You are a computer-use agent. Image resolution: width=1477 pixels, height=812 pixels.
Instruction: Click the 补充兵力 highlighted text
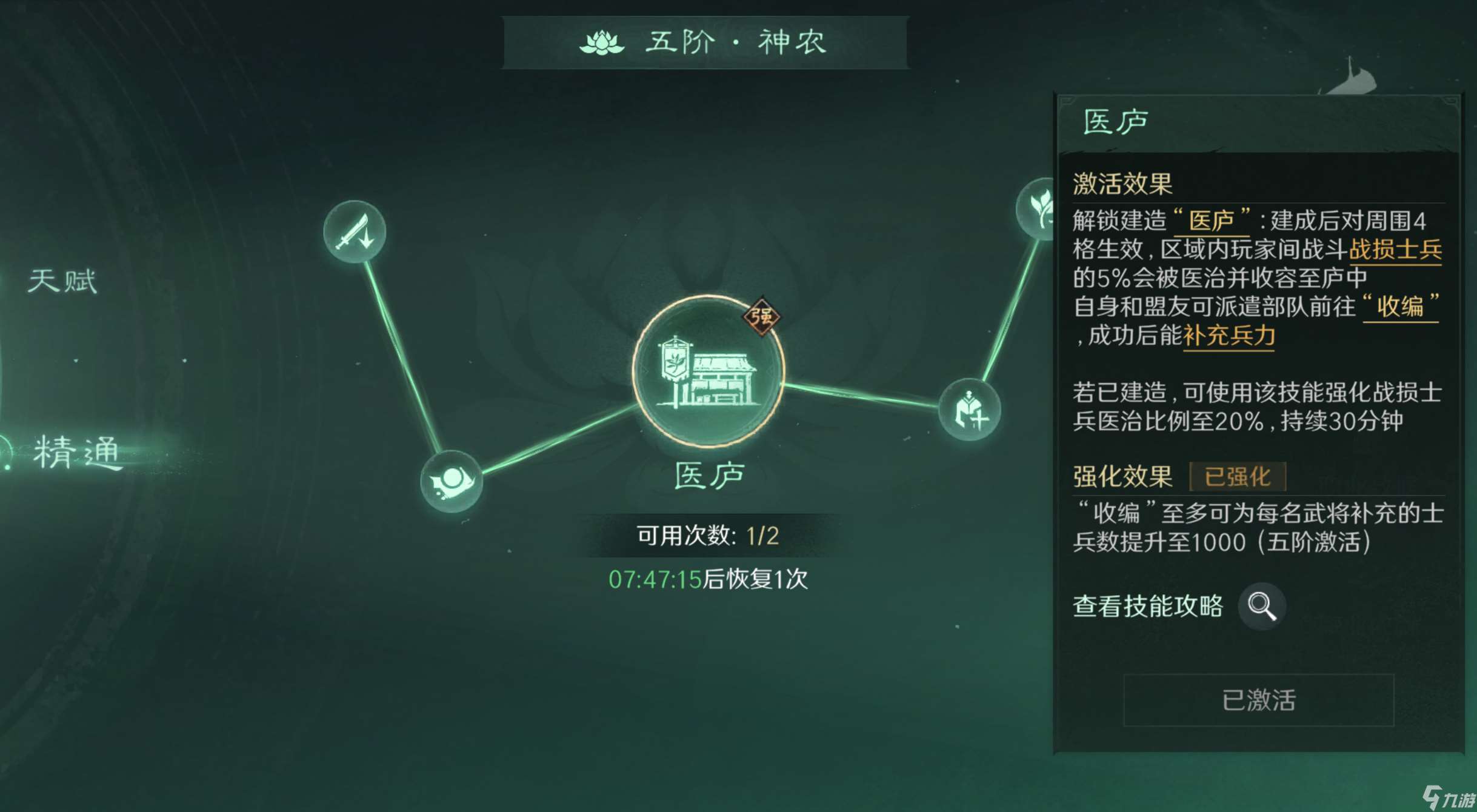point(1227,336)
